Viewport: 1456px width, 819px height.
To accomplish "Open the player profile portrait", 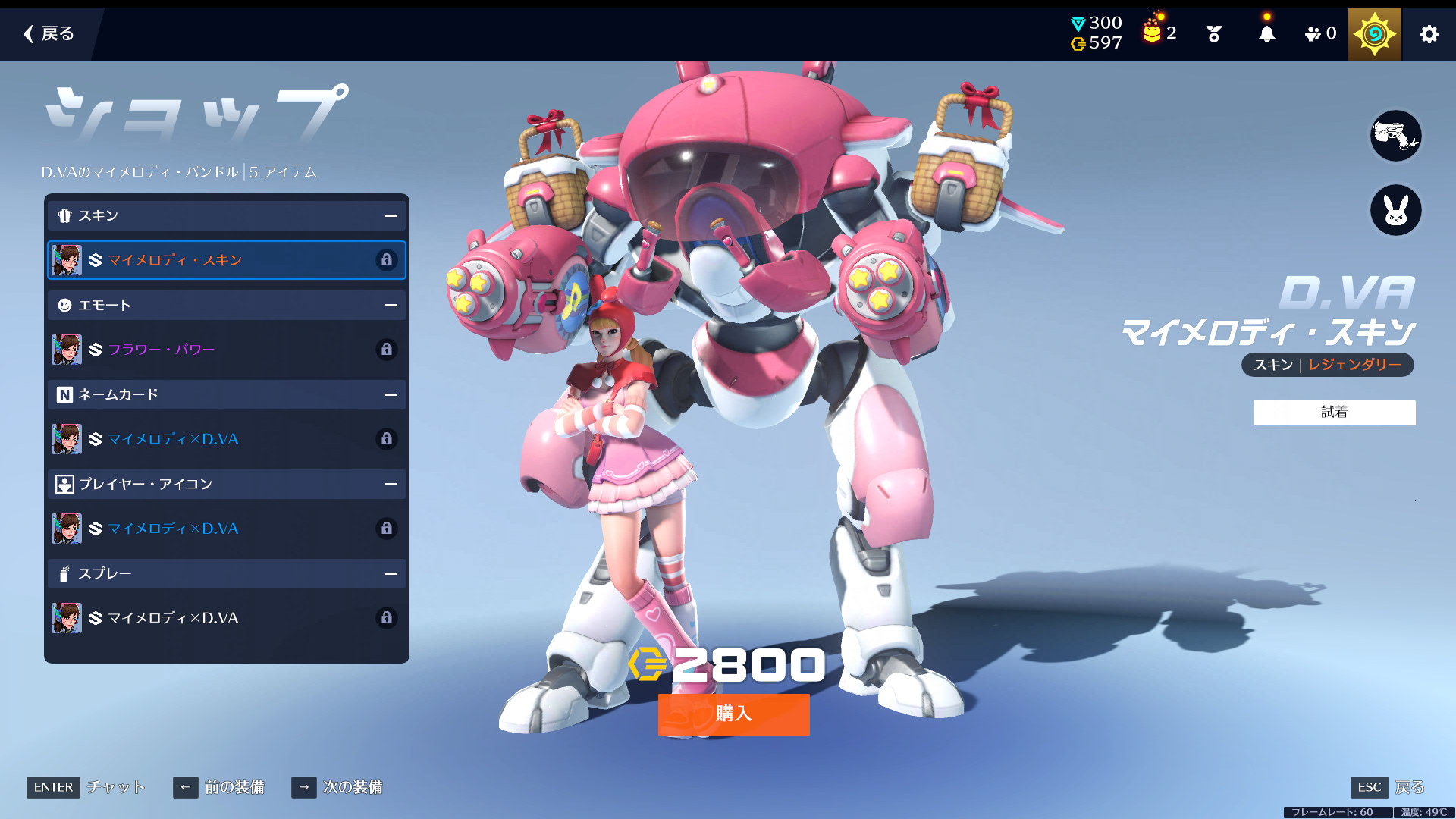I will pyautogui.click(x=1374, y=34).
